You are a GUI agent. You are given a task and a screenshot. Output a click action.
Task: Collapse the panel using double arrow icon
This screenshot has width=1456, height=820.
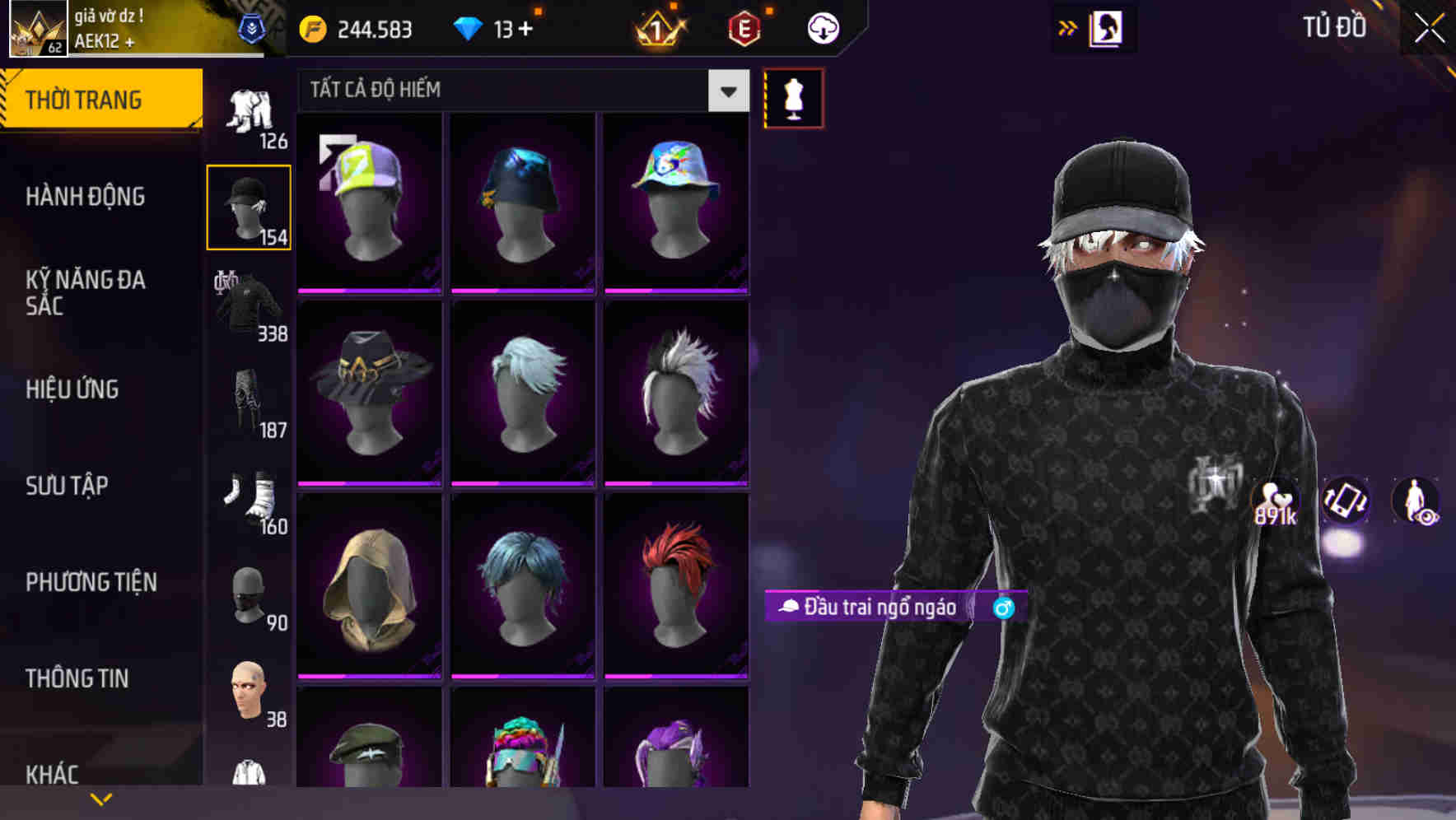click(x=1068, y=27)
